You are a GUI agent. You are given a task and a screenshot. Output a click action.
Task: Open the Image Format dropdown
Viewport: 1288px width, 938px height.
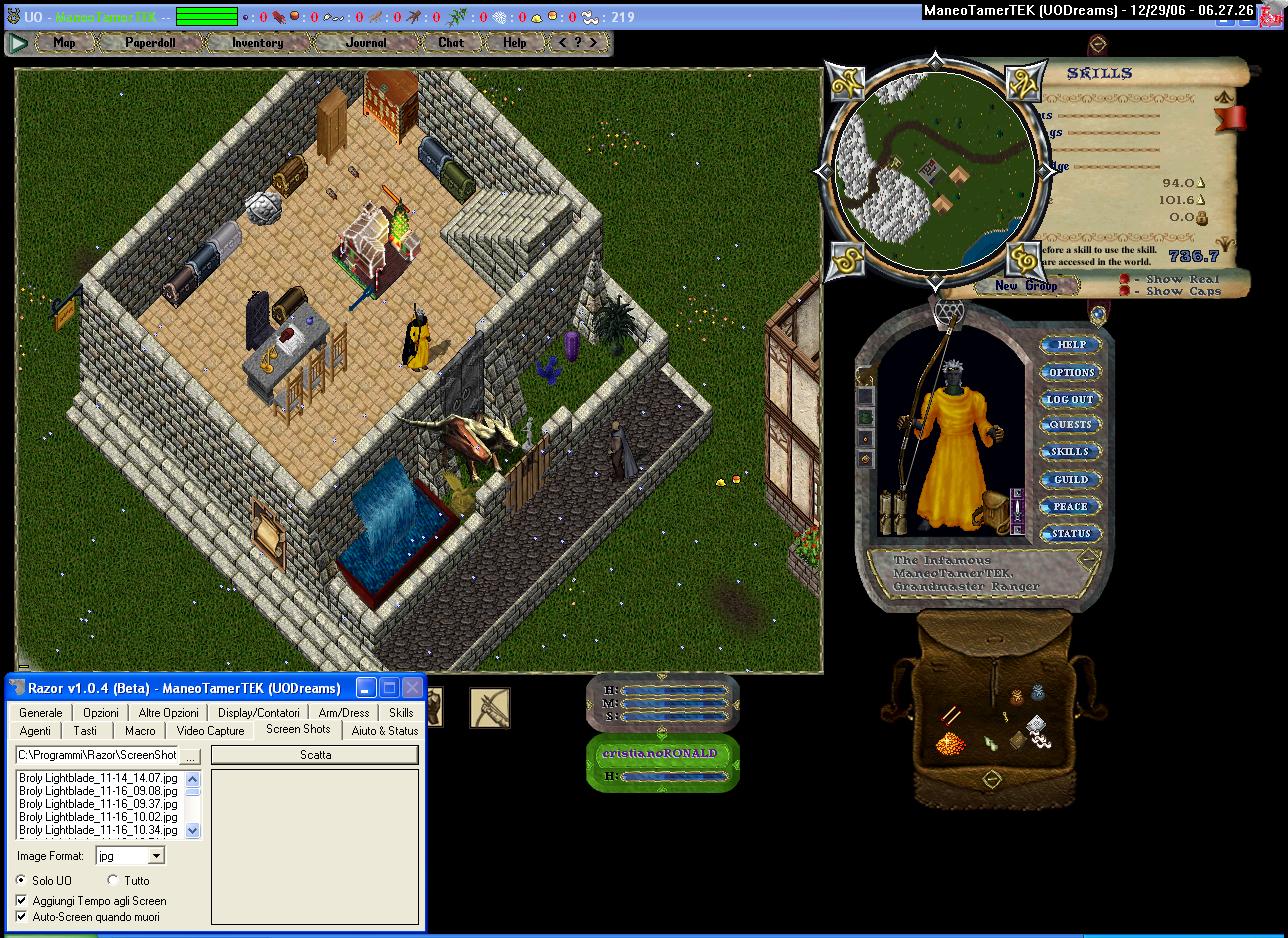156,856
